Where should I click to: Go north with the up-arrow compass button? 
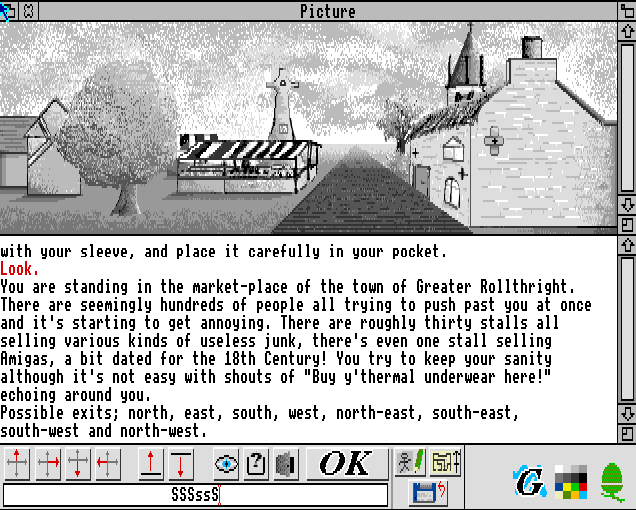(x=19, y=464)
